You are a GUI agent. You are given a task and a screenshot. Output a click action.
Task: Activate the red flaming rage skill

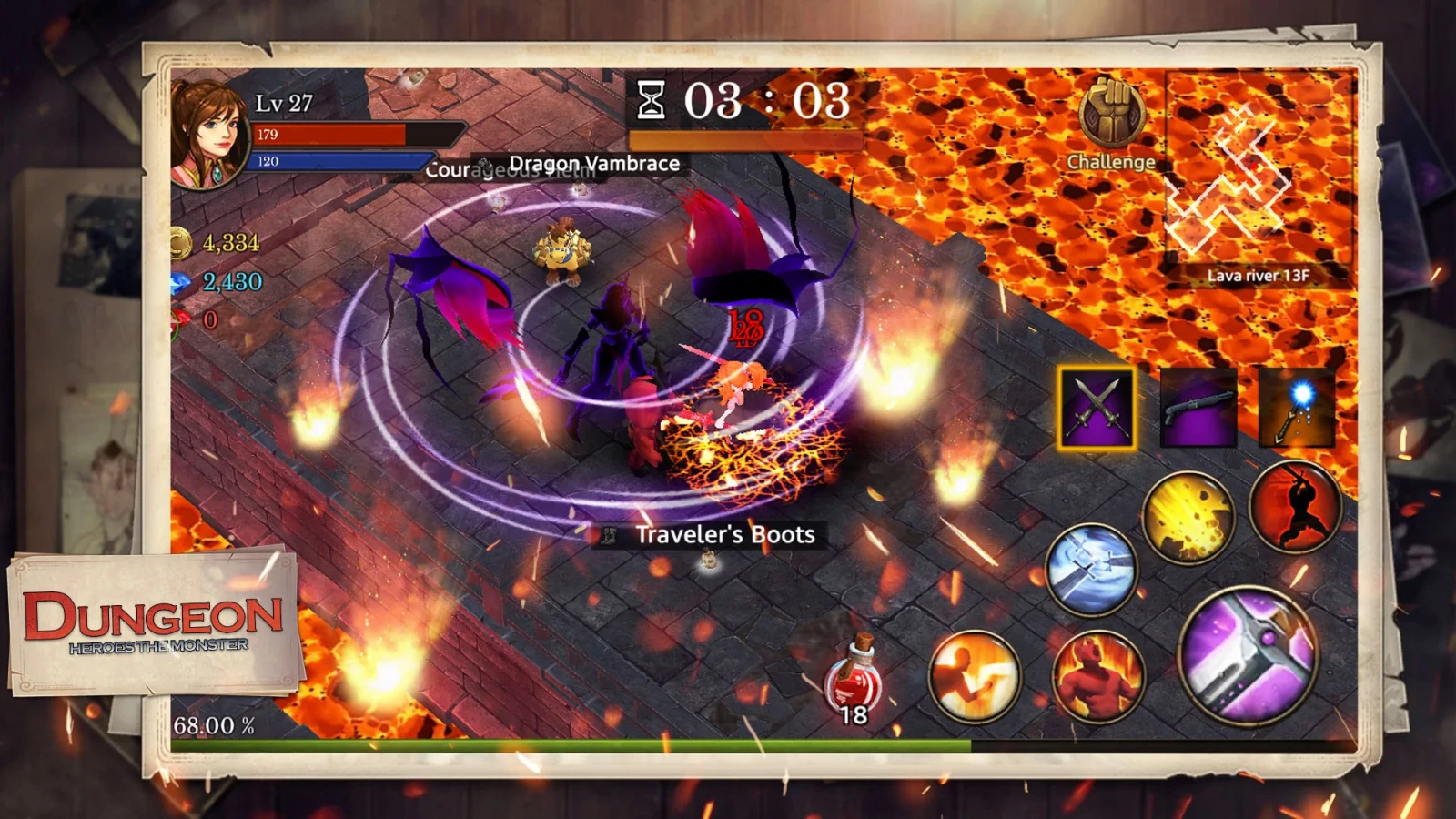pyautogui.click(x=1097, y=676)
